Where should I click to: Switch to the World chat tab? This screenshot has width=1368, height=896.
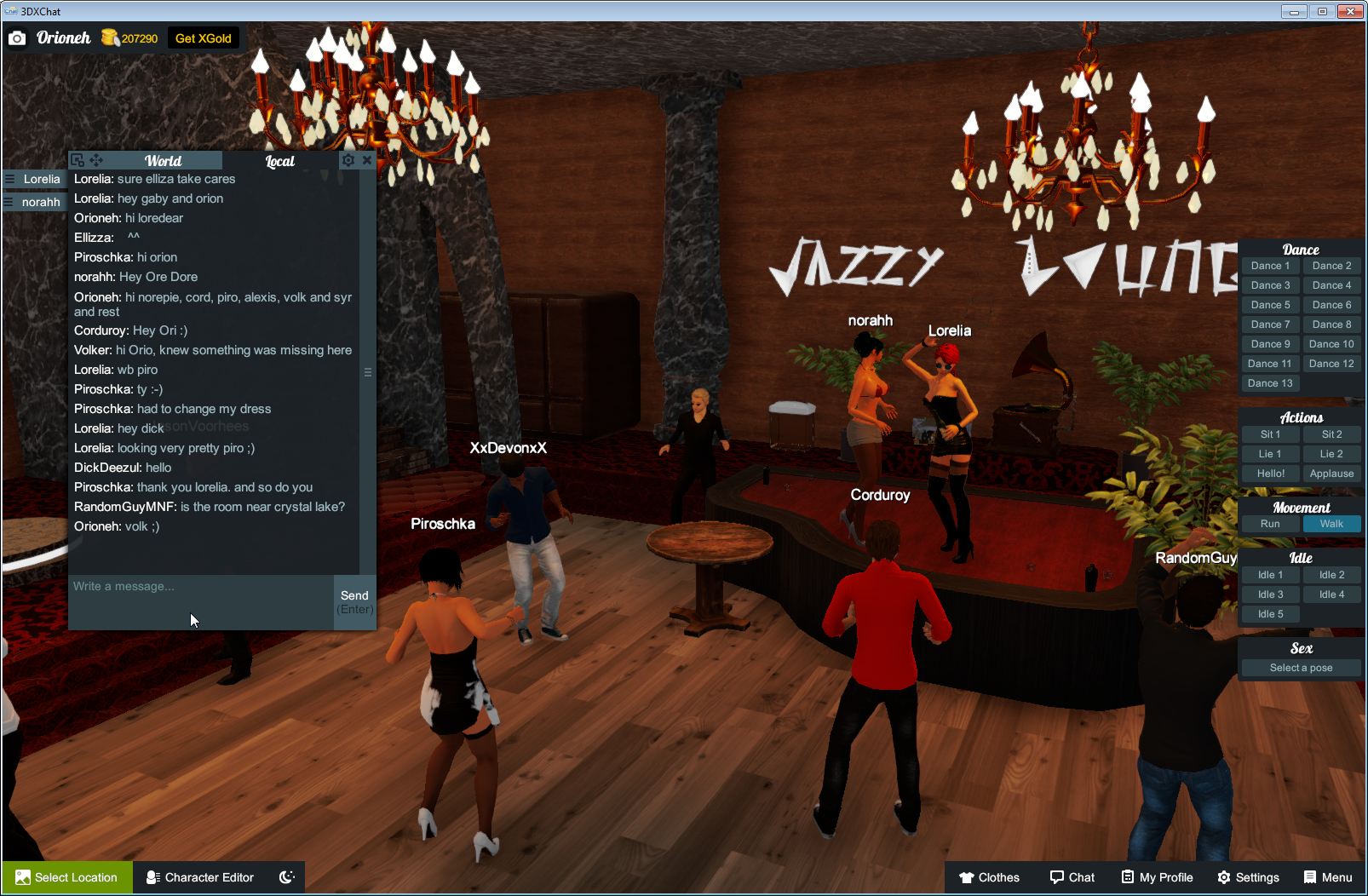pos(163,160)
